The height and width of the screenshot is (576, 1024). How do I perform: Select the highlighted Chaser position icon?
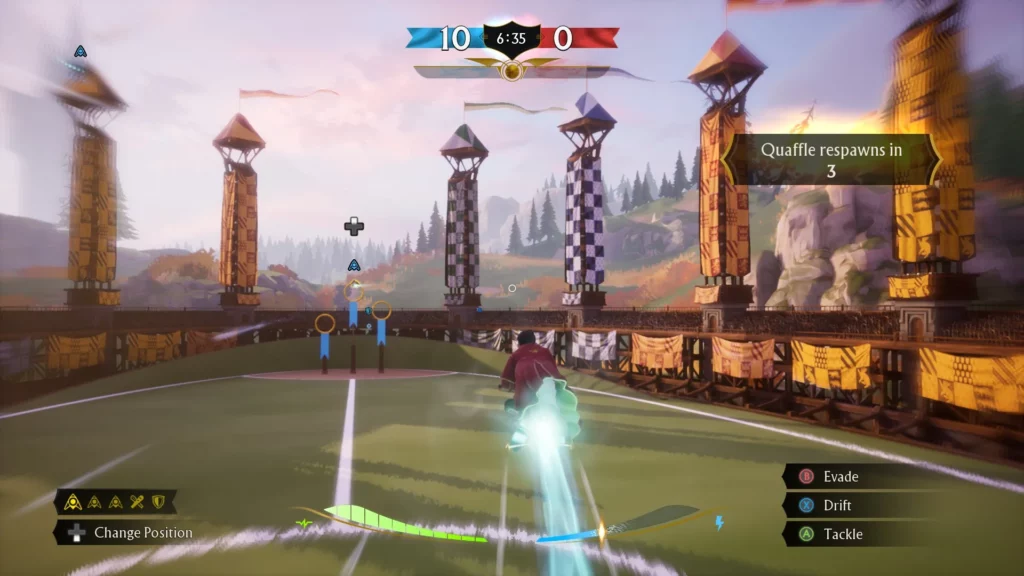74,502
